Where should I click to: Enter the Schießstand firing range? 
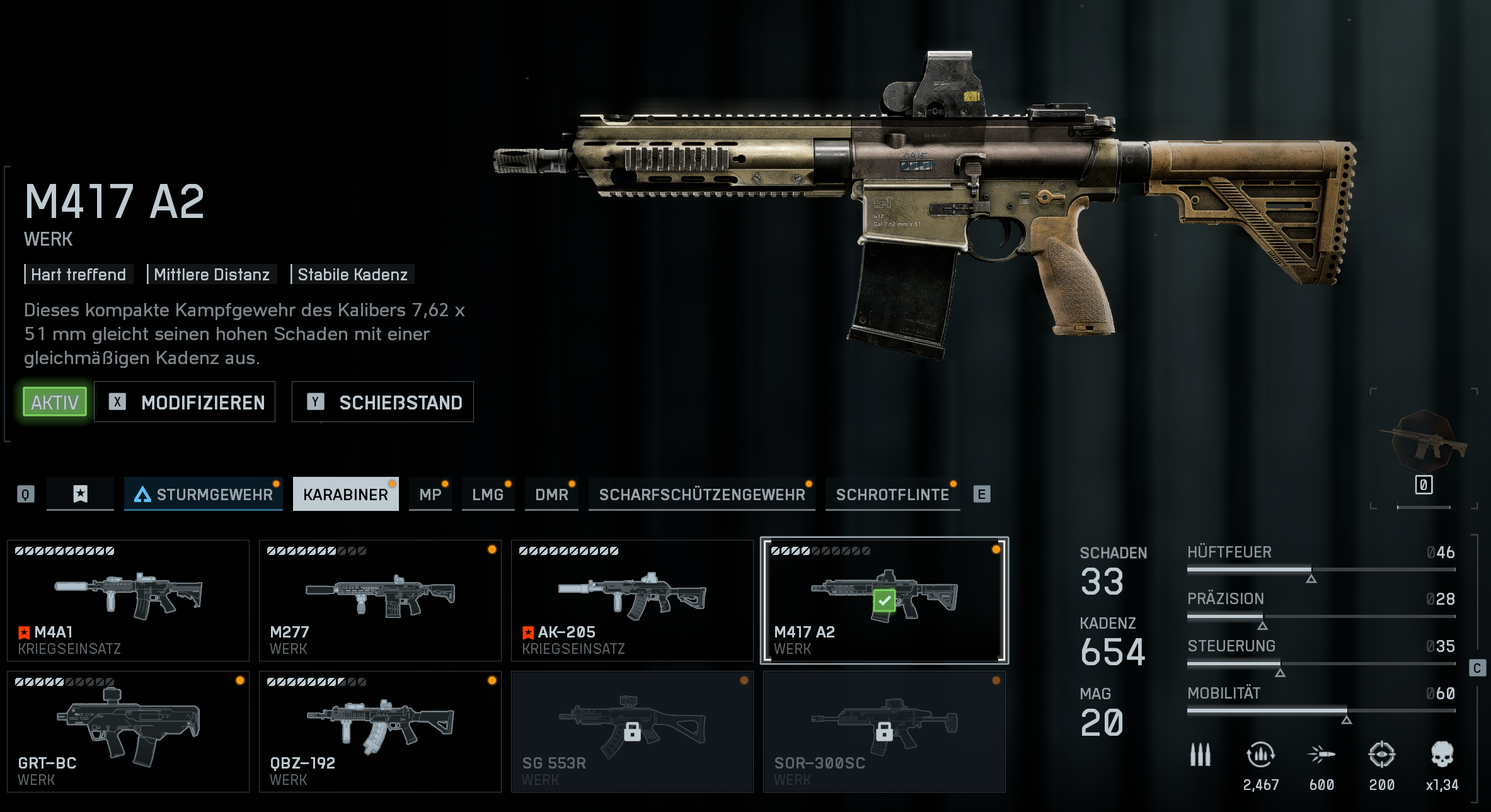coord(383,402)
